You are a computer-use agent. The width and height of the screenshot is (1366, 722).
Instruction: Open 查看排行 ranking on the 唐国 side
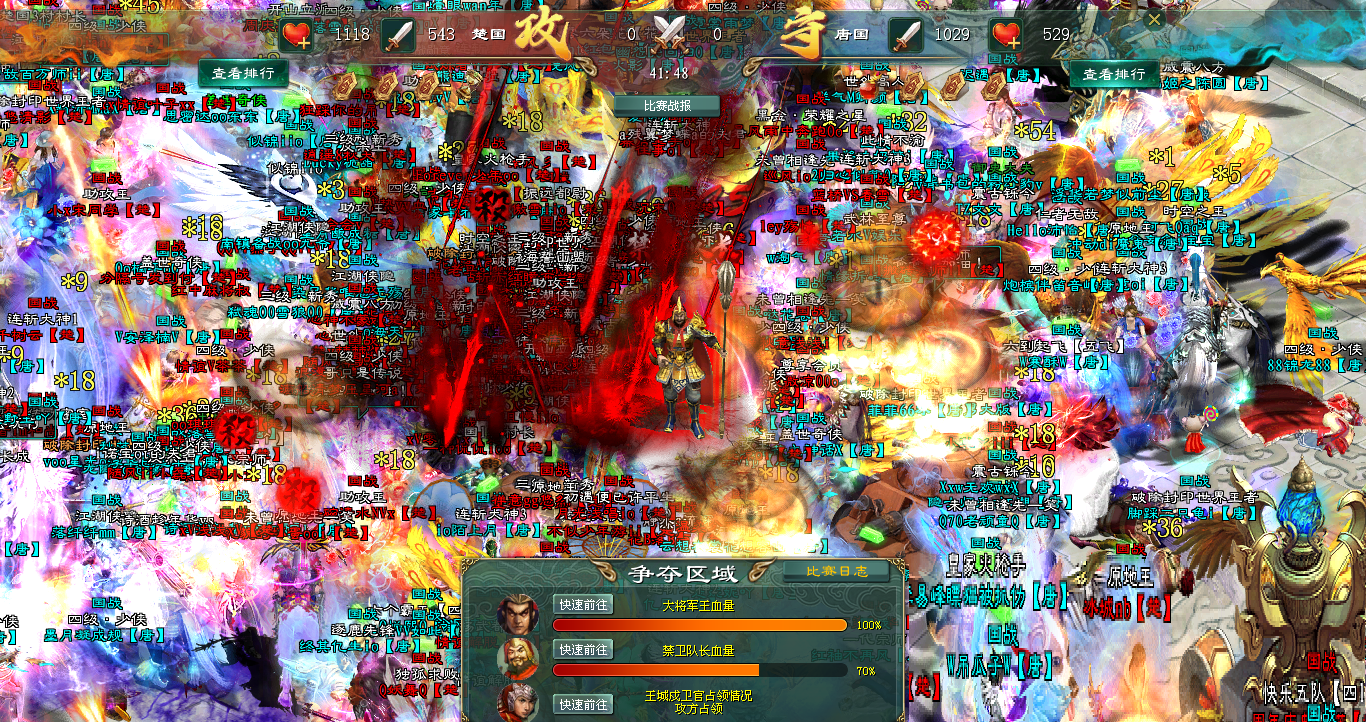(1115, 73)
